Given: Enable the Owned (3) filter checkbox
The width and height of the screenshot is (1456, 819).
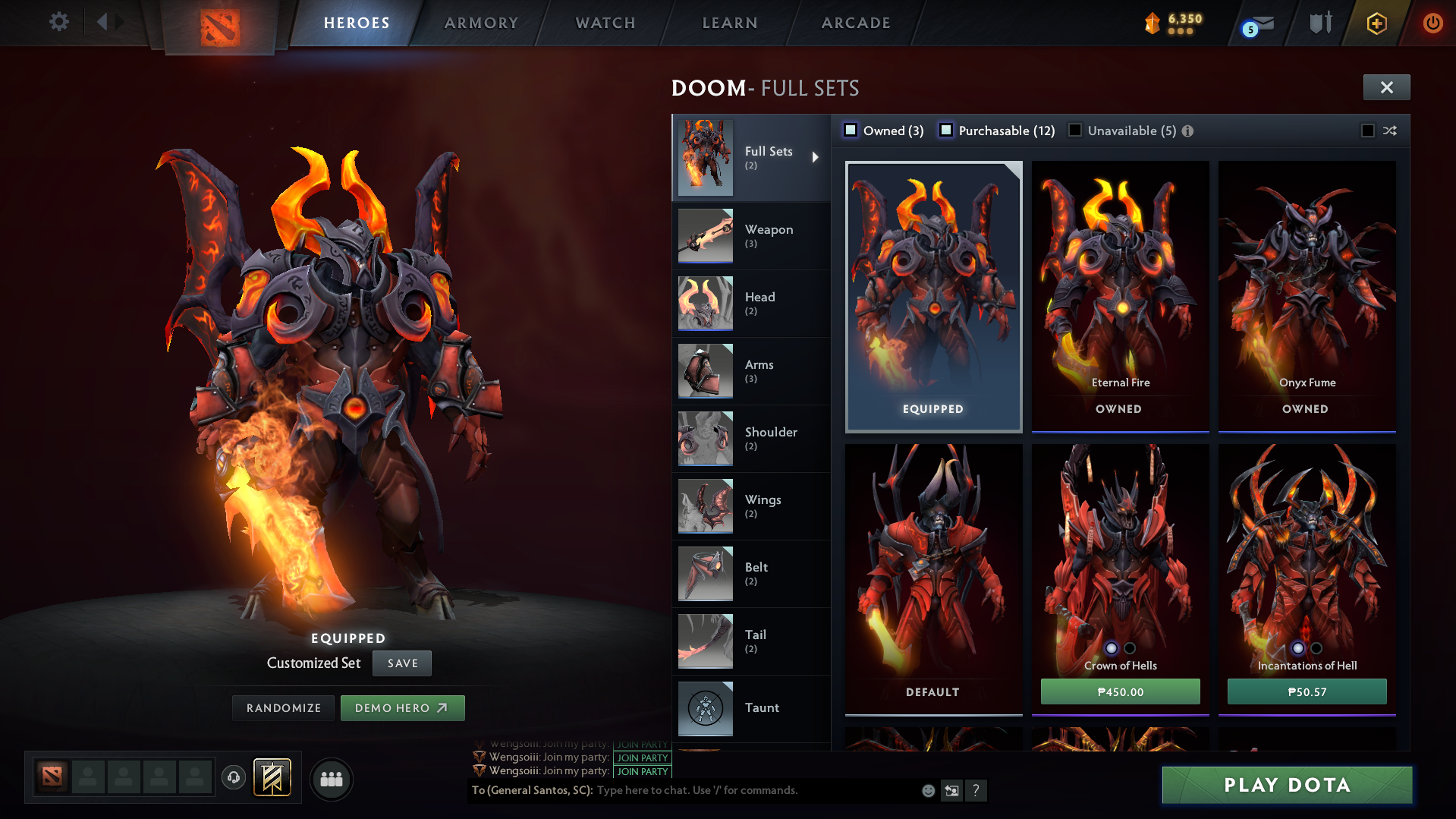Looking at the screenshot, I should pos(851,131).
